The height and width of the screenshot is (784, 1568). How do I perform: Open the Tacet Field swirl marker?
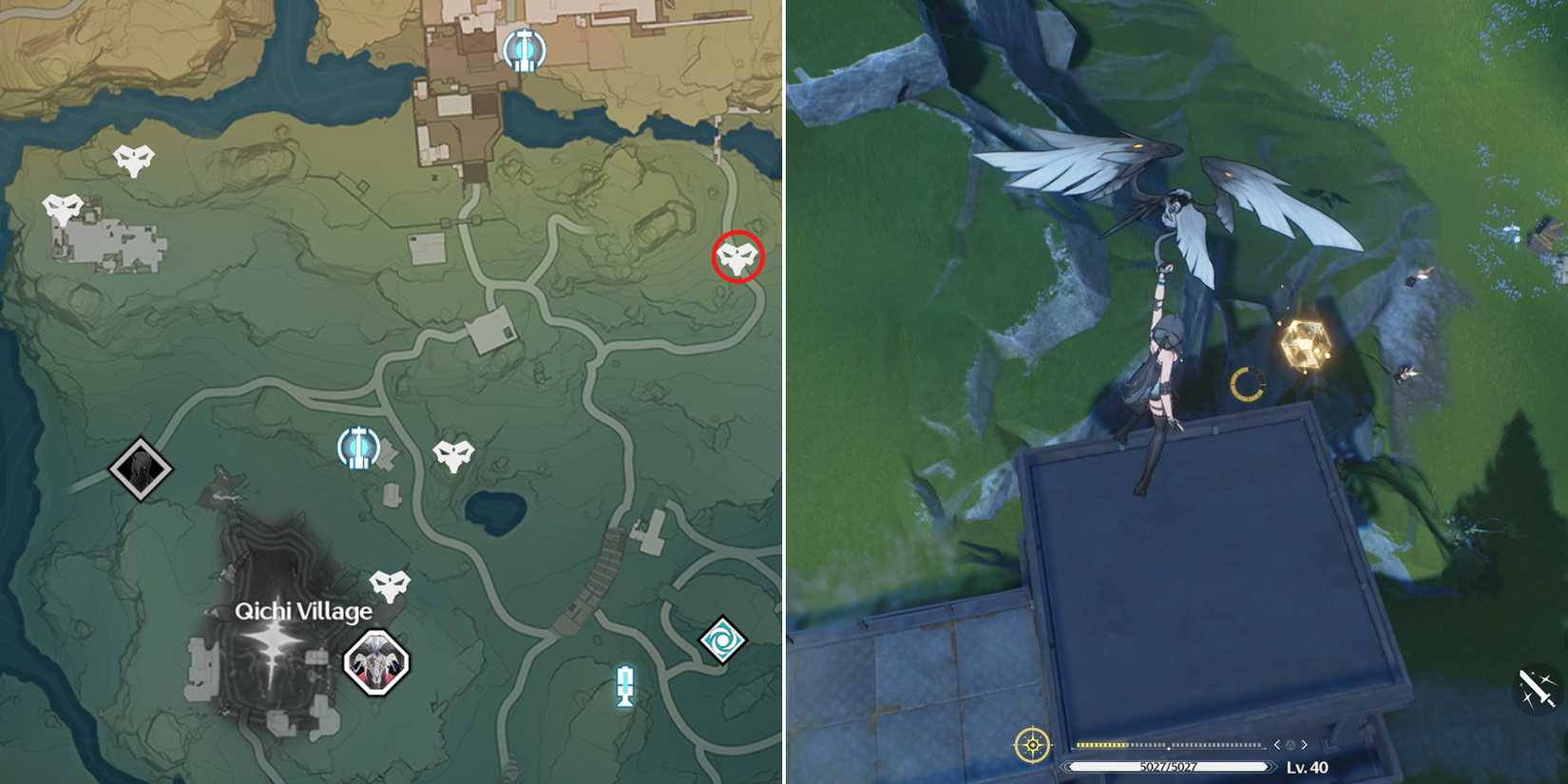click(x=723, y=638)
